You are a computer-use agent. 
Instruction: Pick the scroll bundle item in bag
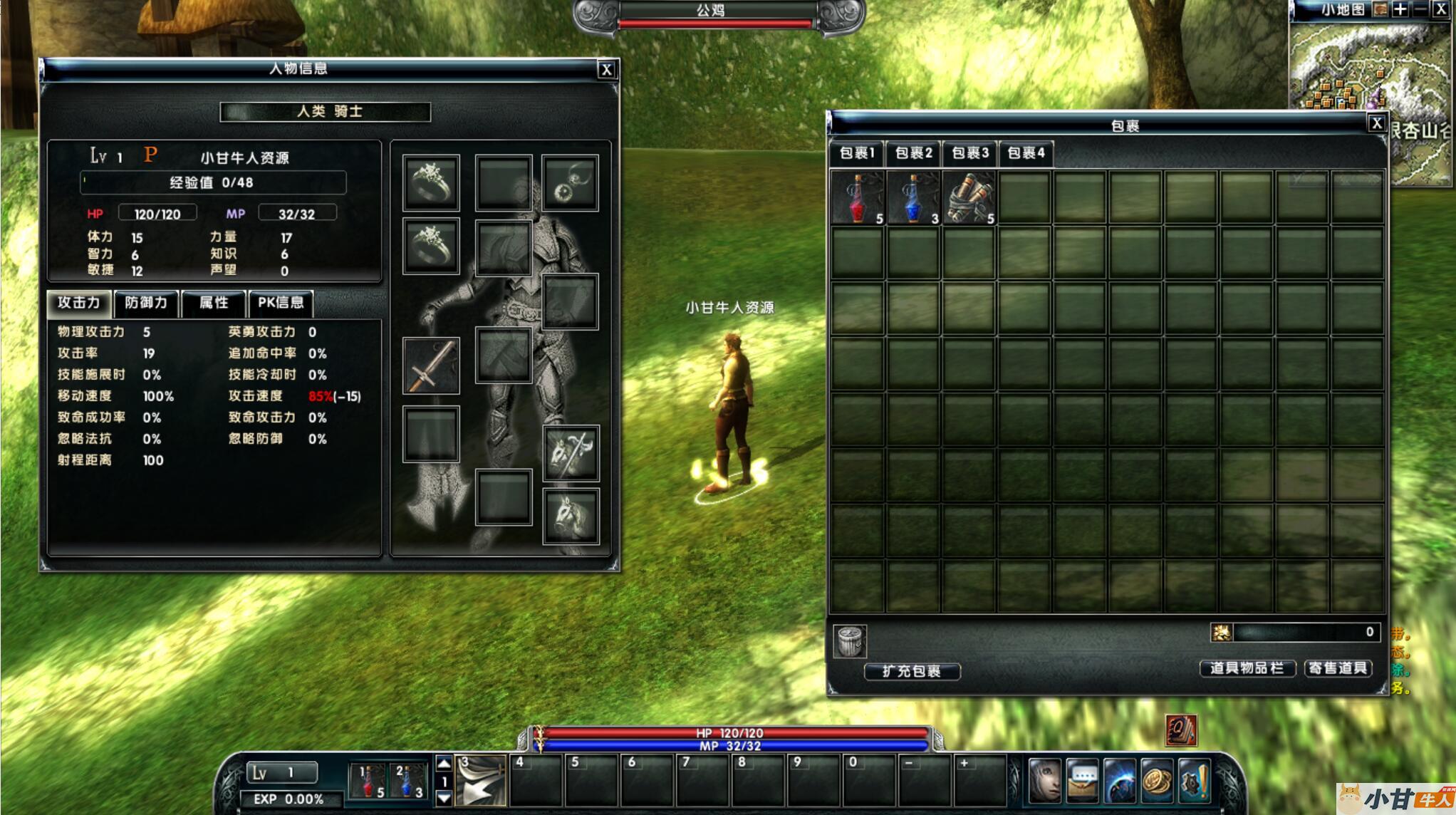click(x=969, y=198)
